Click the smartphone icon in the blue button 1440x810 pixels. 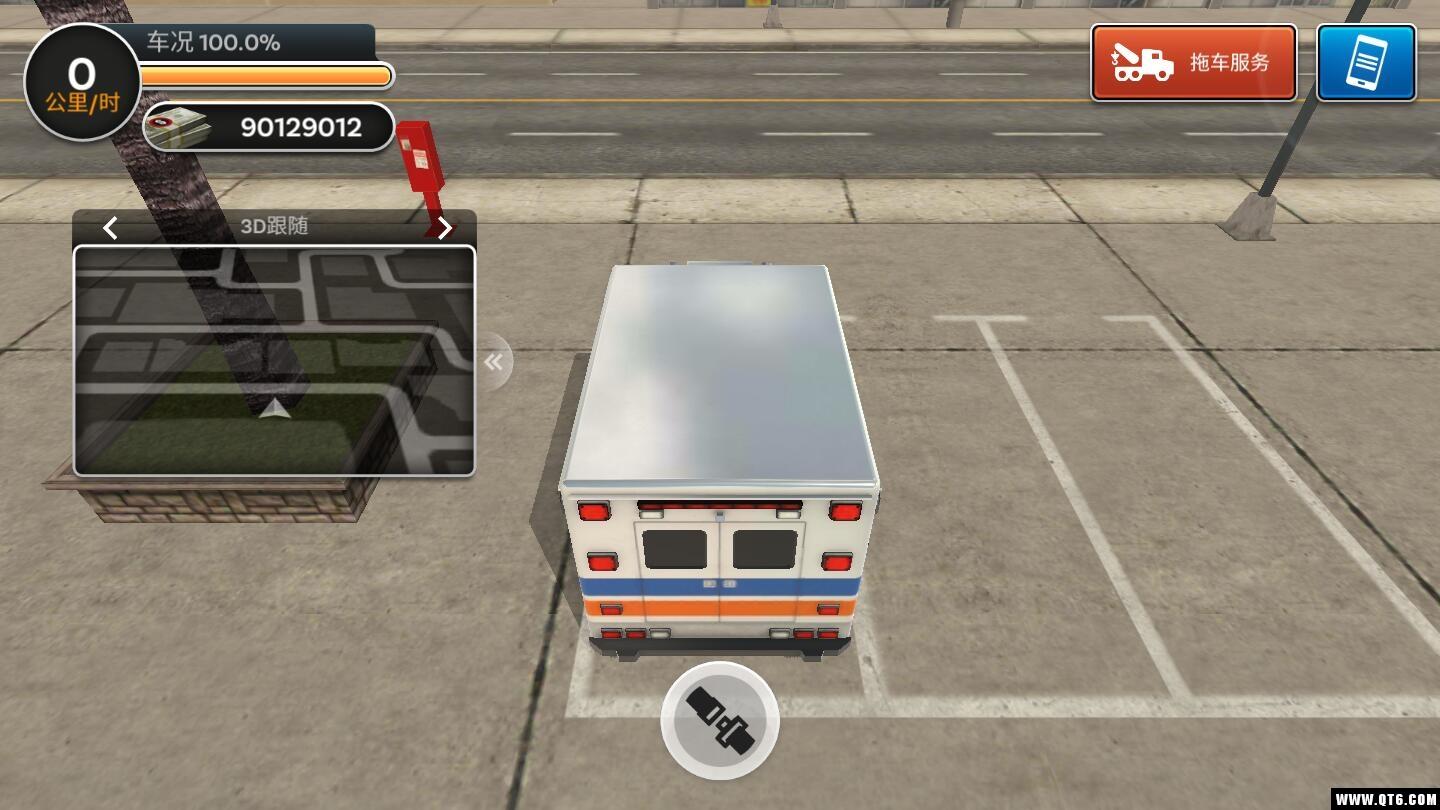coord(1366,62)
